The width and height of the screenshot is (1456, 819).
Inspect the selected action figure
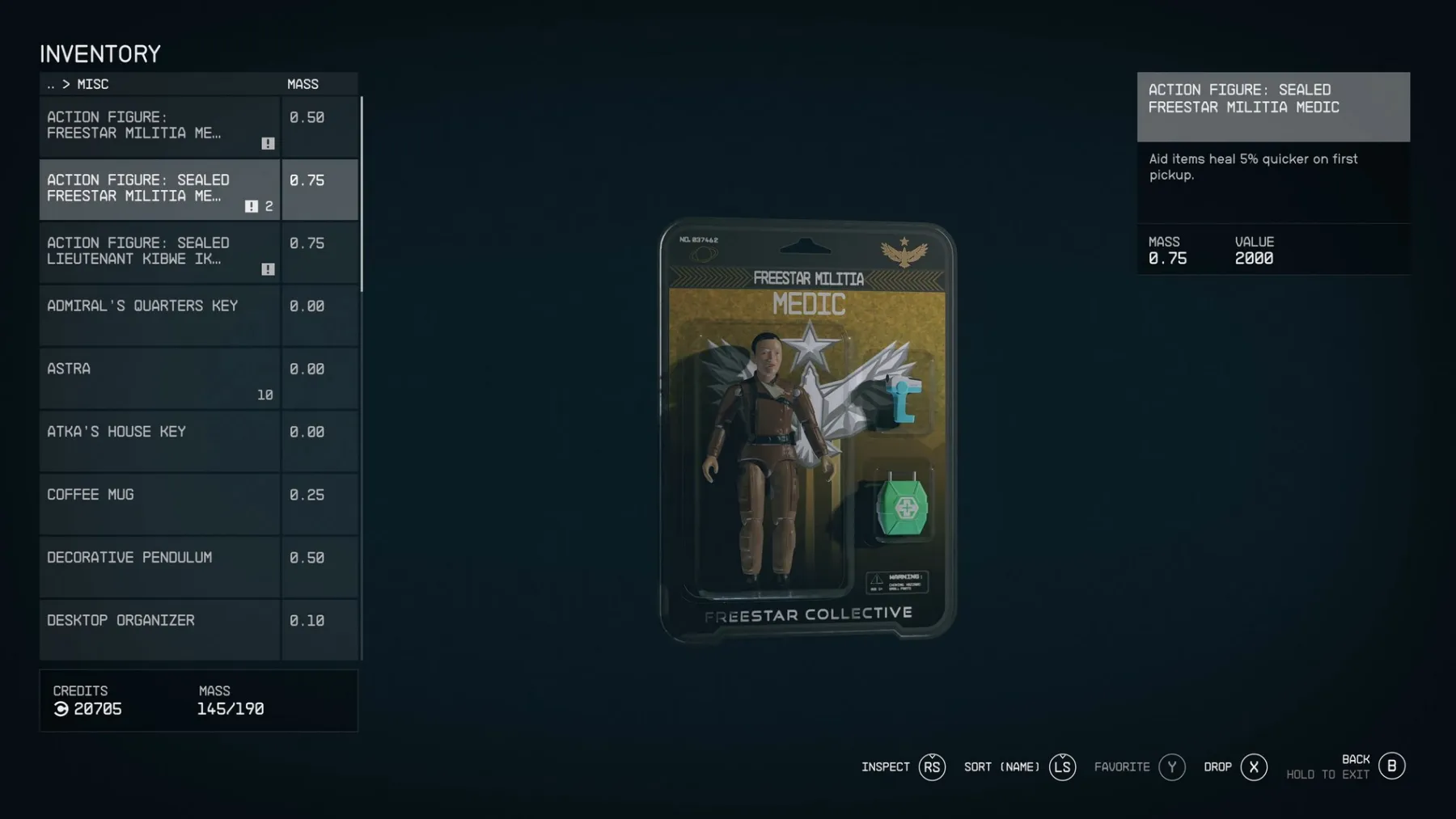coord(932,766)
